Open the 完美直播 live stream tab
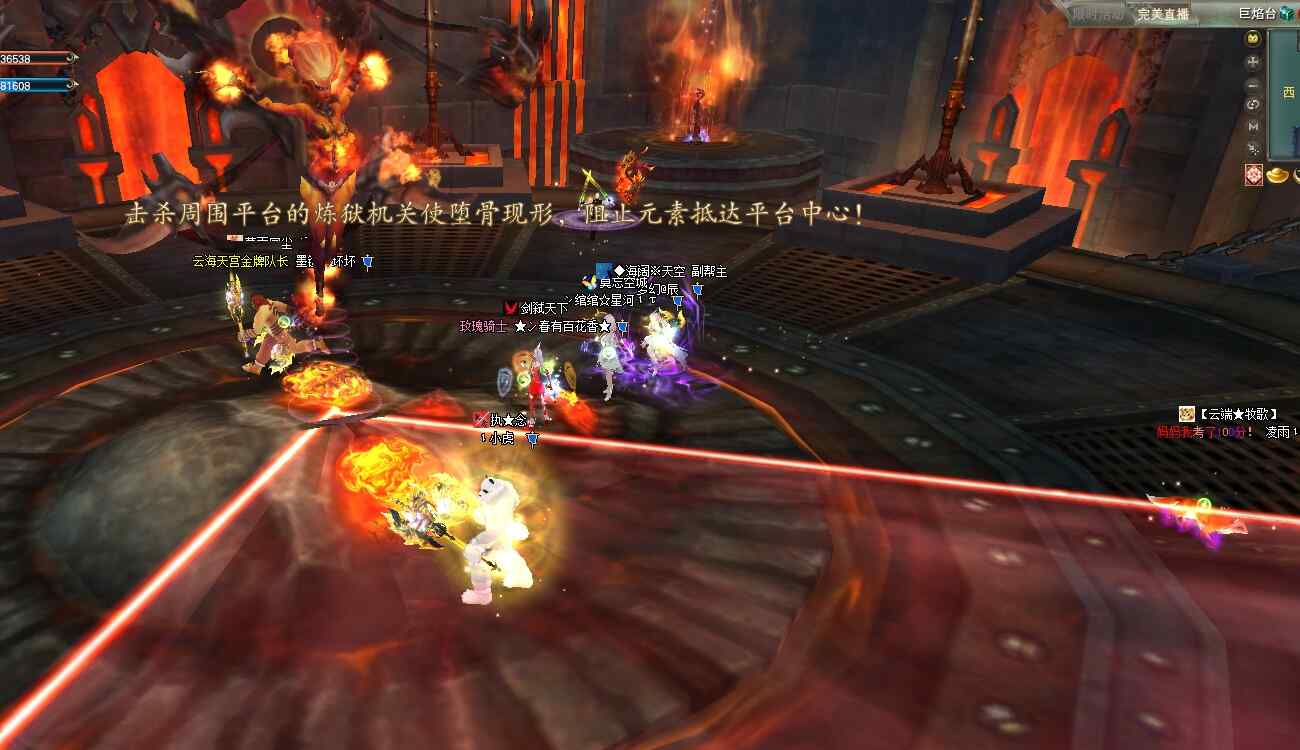Viewport: 1300px width, 750px height. (1162, 14)
